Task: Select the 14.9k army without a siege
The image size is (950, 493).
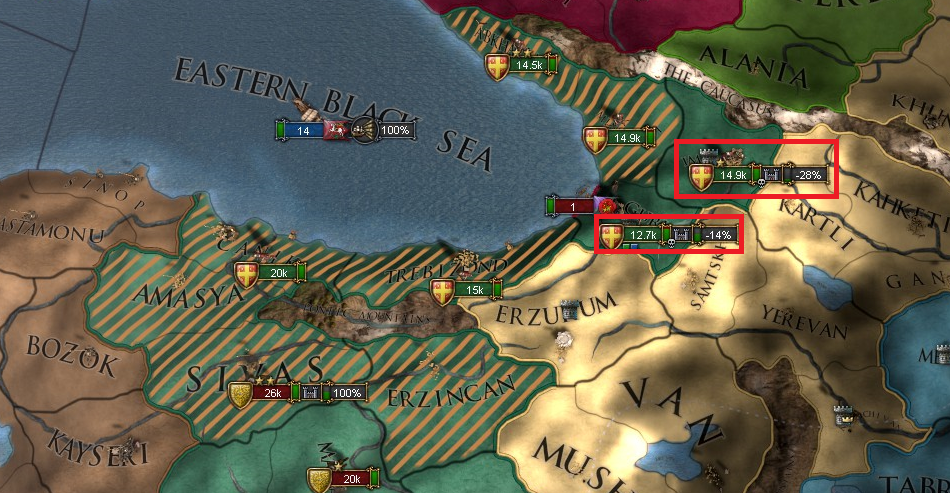Action: pyautogui.click(x=626, y=138)
